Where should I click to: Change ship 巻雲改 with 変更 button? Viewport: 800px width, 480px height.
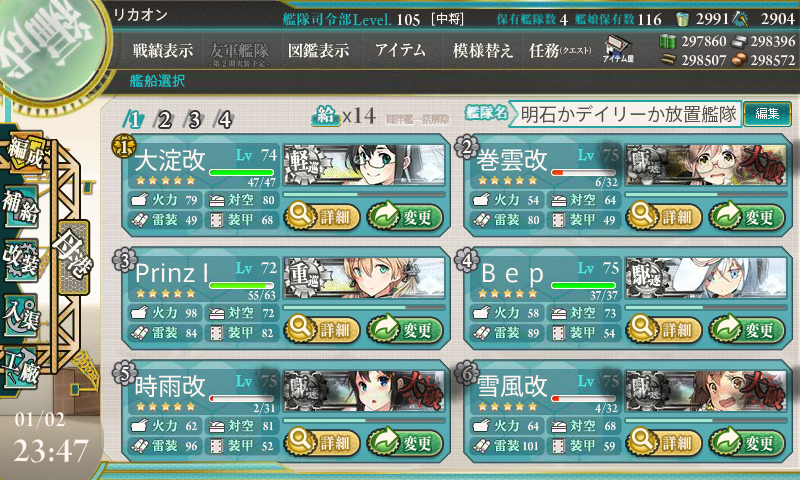pyautogui.click(x=746, y=213)
